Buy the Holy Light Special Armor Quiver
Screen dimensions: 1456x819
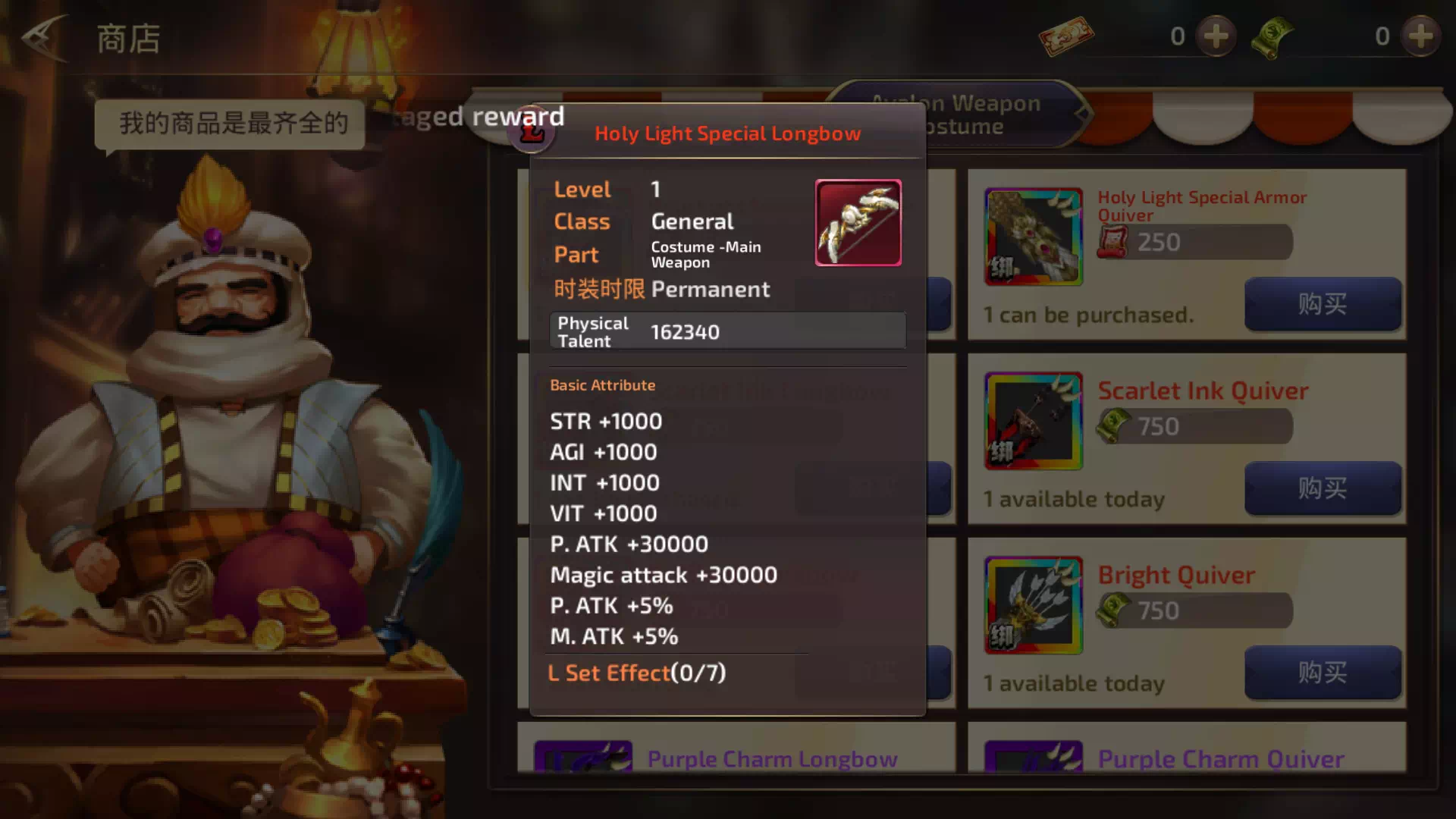tap(1322, 304)
